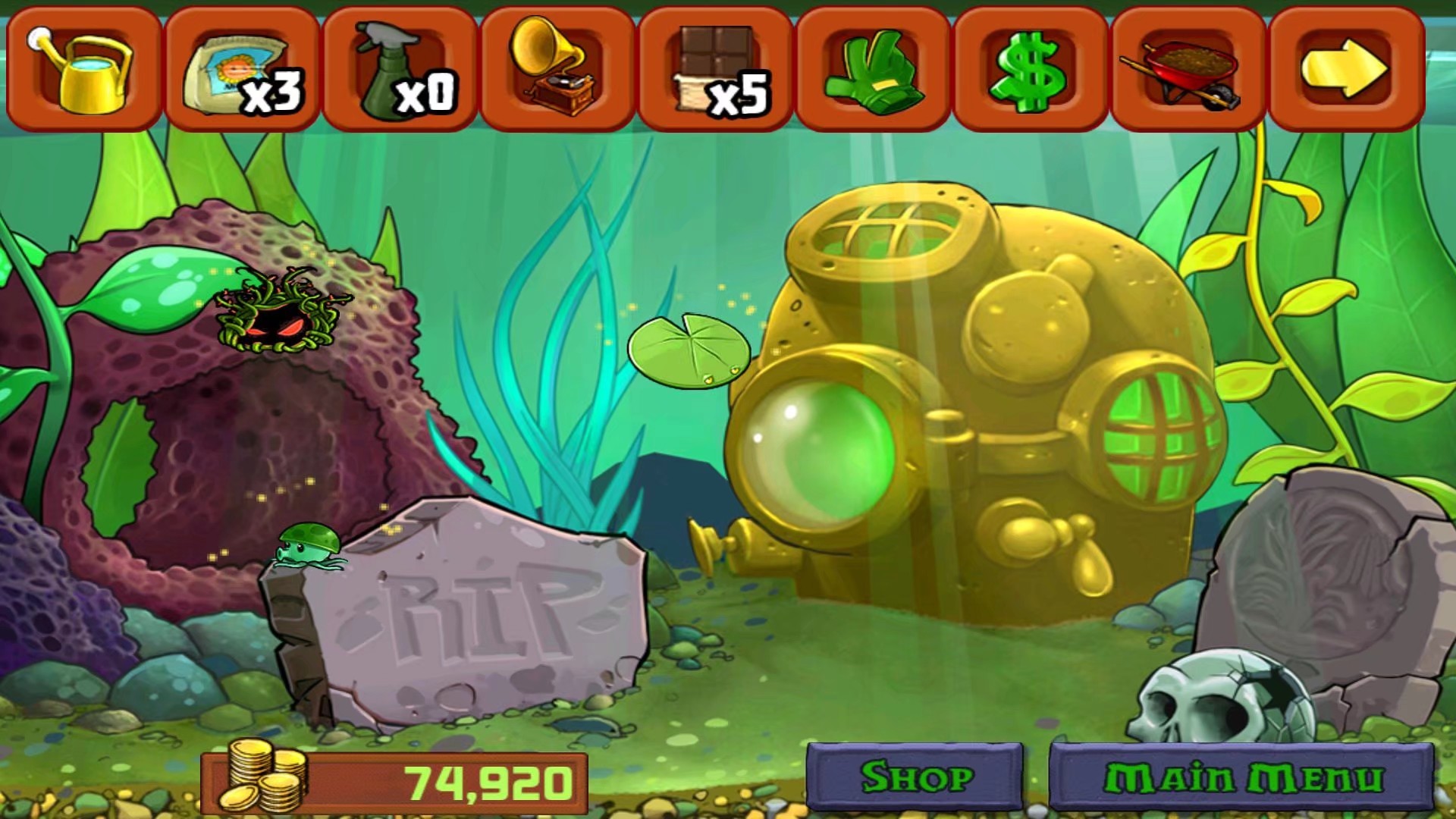Select the fertilizer bag tool

click(x=241, y=68)
